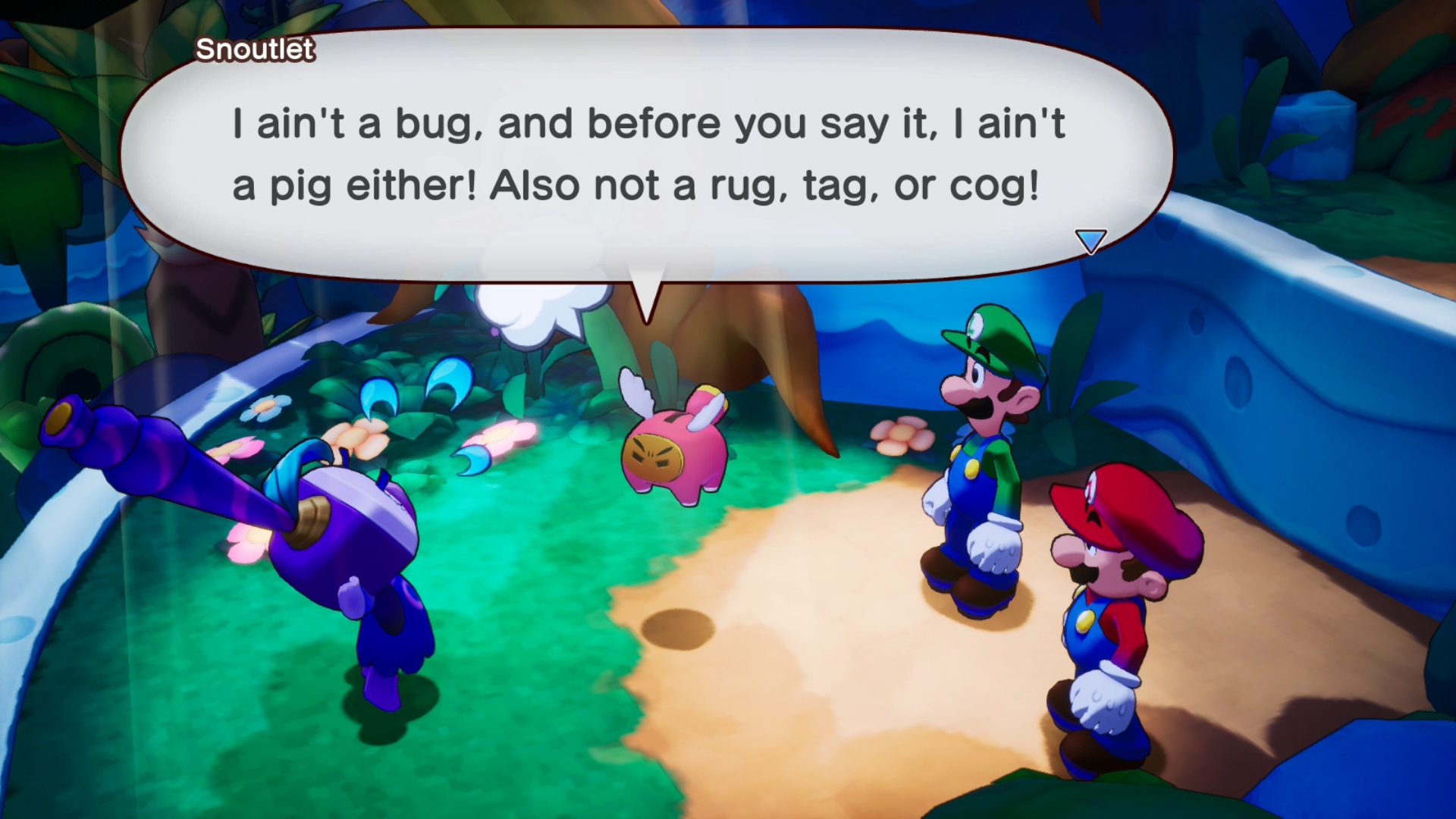Viewport: 1456px width, 819px height.
Task: Click the speech bubble tail pointer
Action: pyautogui.click(x=646, y=292)
